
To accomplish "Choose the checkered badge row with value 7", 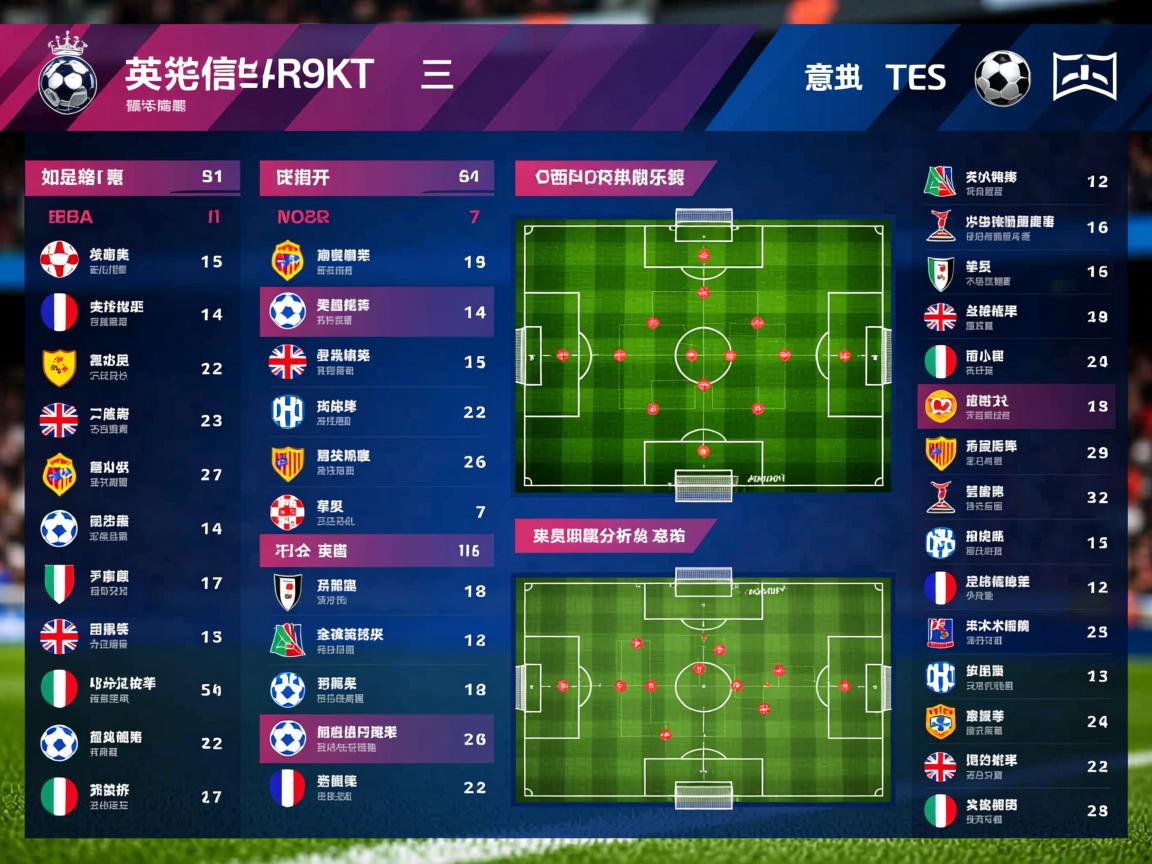I will (376, 512).
